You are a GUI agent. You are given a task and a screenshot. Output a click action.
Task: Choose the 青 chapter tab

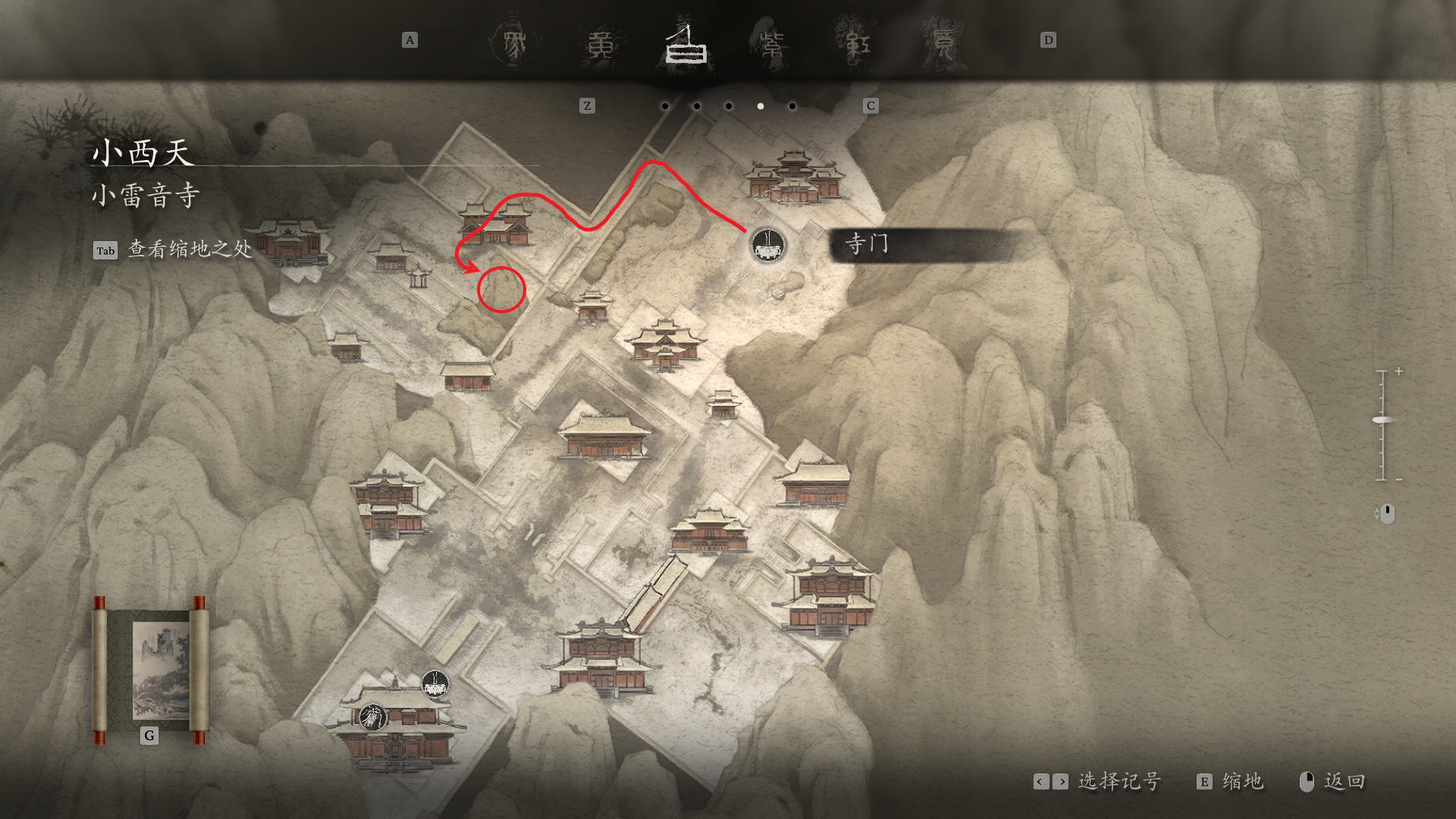tap(943, 45)
